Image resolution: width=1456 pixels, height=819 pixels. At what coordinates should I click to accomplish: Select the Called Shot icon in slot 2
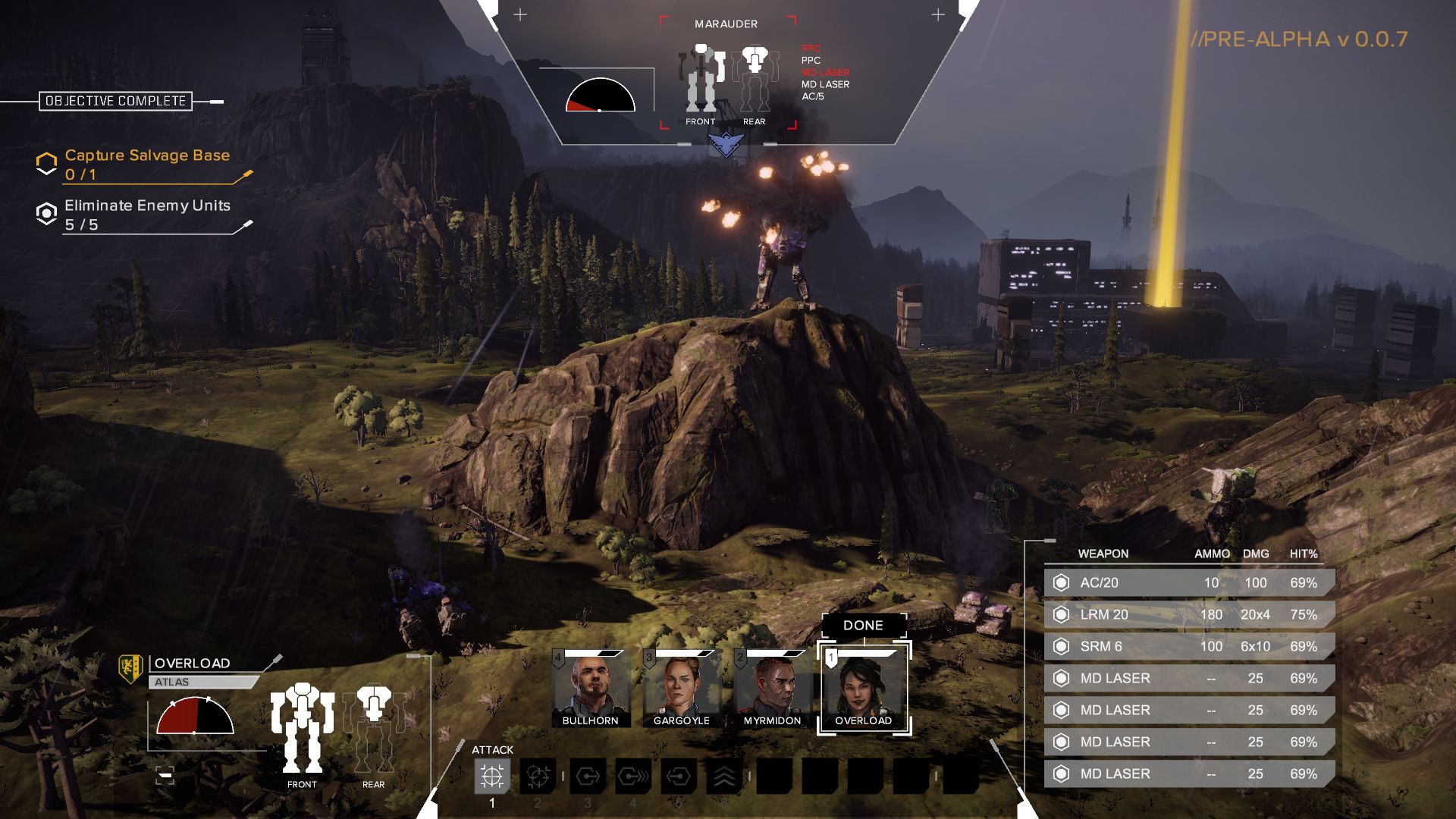[538, 775]
